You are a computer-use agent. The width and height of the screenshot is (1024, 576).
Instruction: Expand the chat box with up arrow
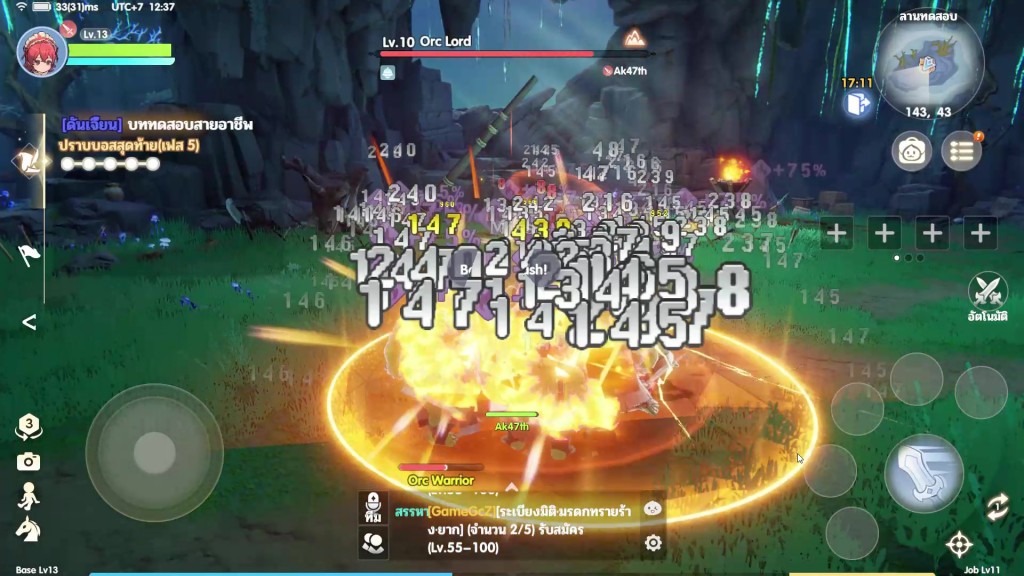511,486
